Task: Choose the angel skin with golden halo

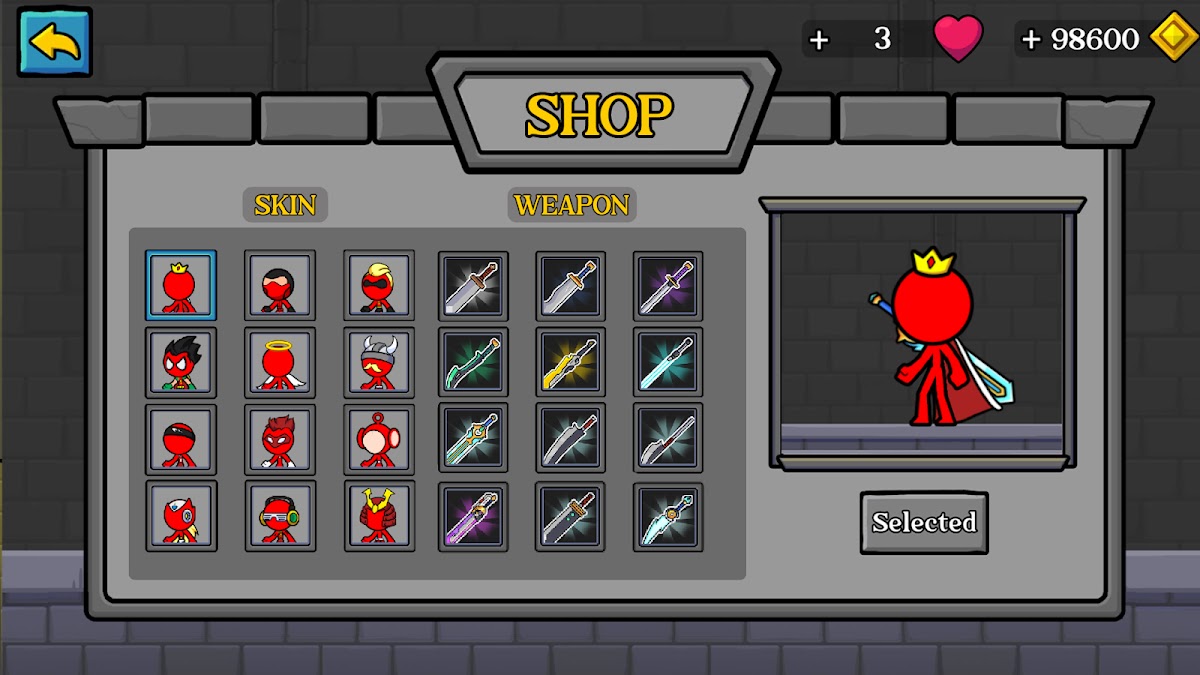Action: (280, 362)
